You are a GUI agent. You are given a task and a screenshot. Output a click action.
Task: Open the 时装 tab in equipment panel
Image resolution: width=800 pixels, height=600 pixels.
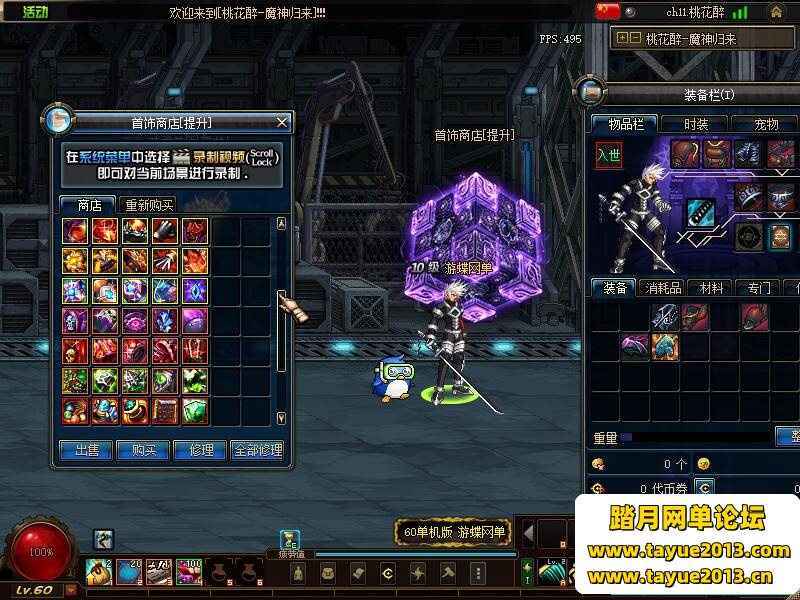coord(697,124)
